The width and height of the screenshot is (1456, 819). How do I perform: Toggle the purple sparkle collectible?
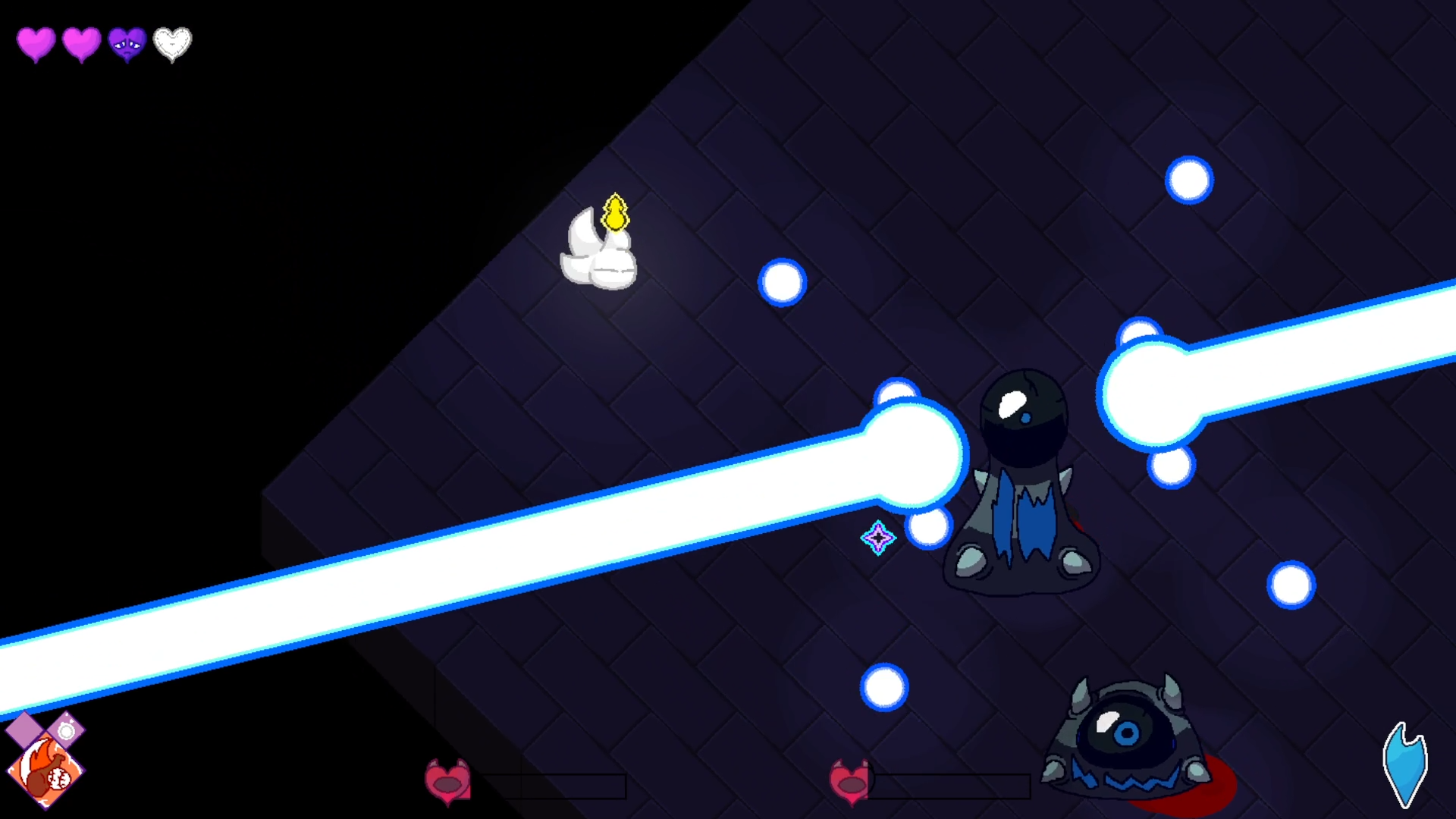coord(877,538)
